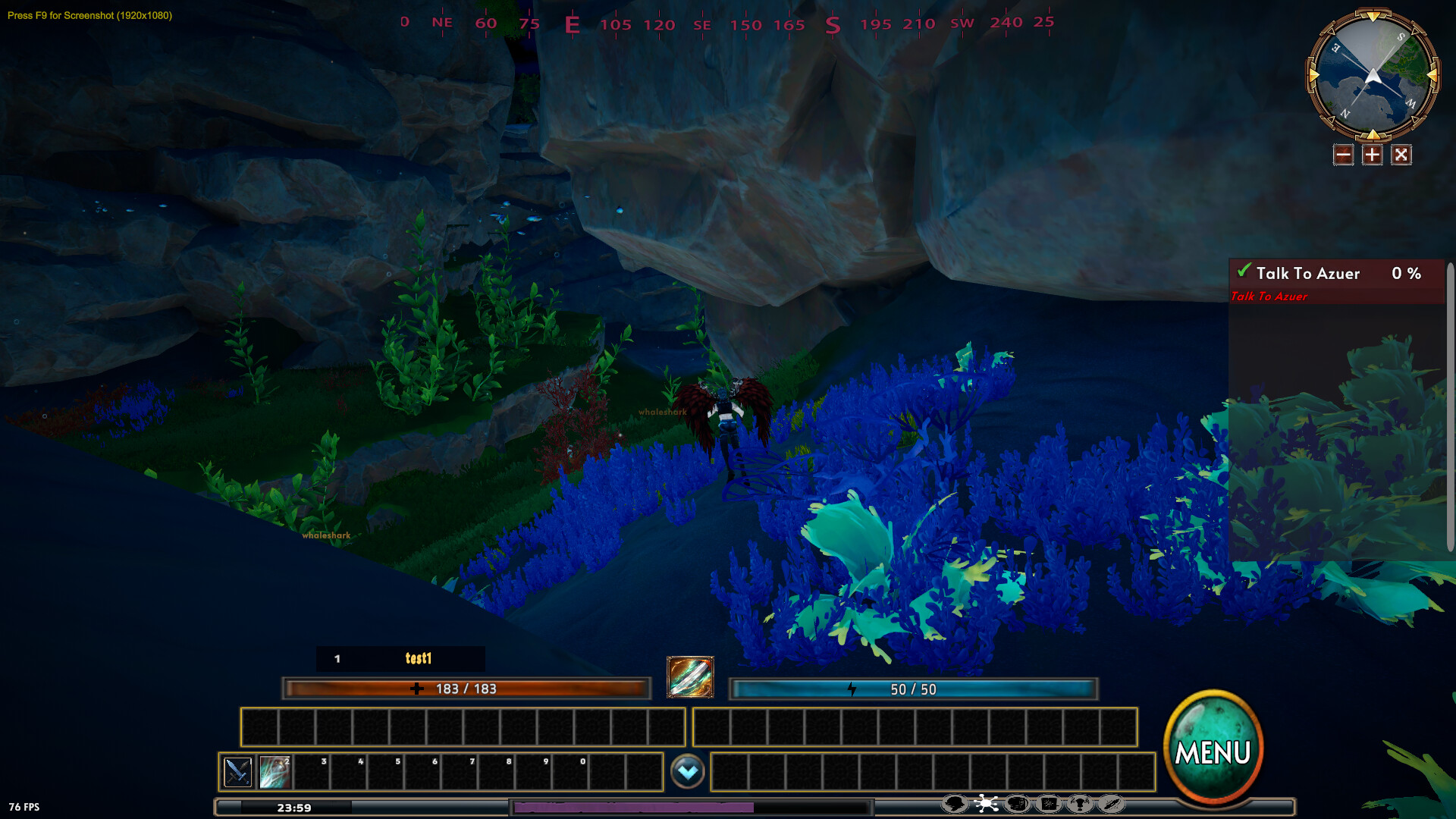1456x819 pixels.
Task: Select the glowing skill tree icon
Action: click(986, 802)
